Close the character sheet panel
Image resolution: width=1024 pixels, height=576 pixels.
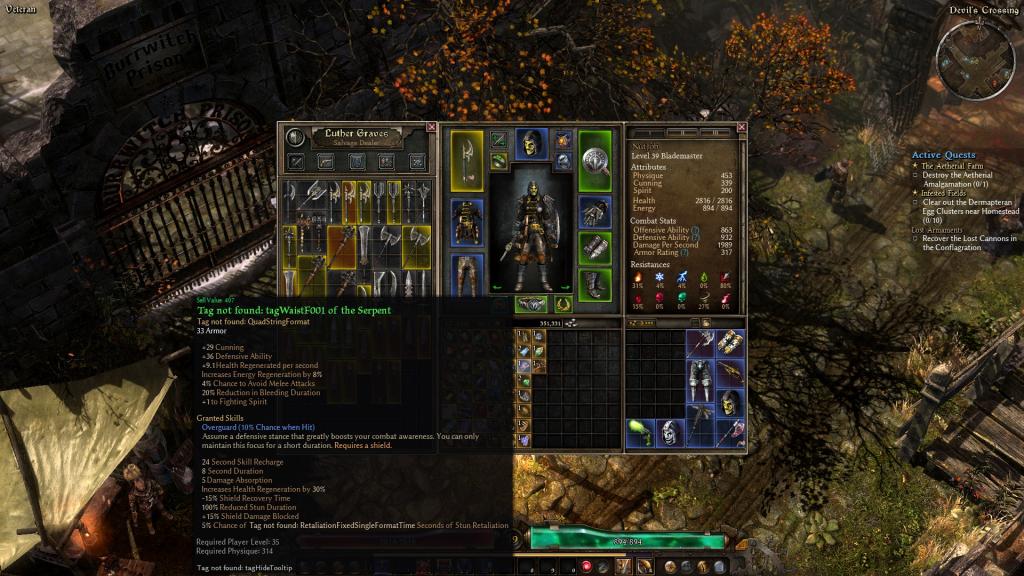742,127
